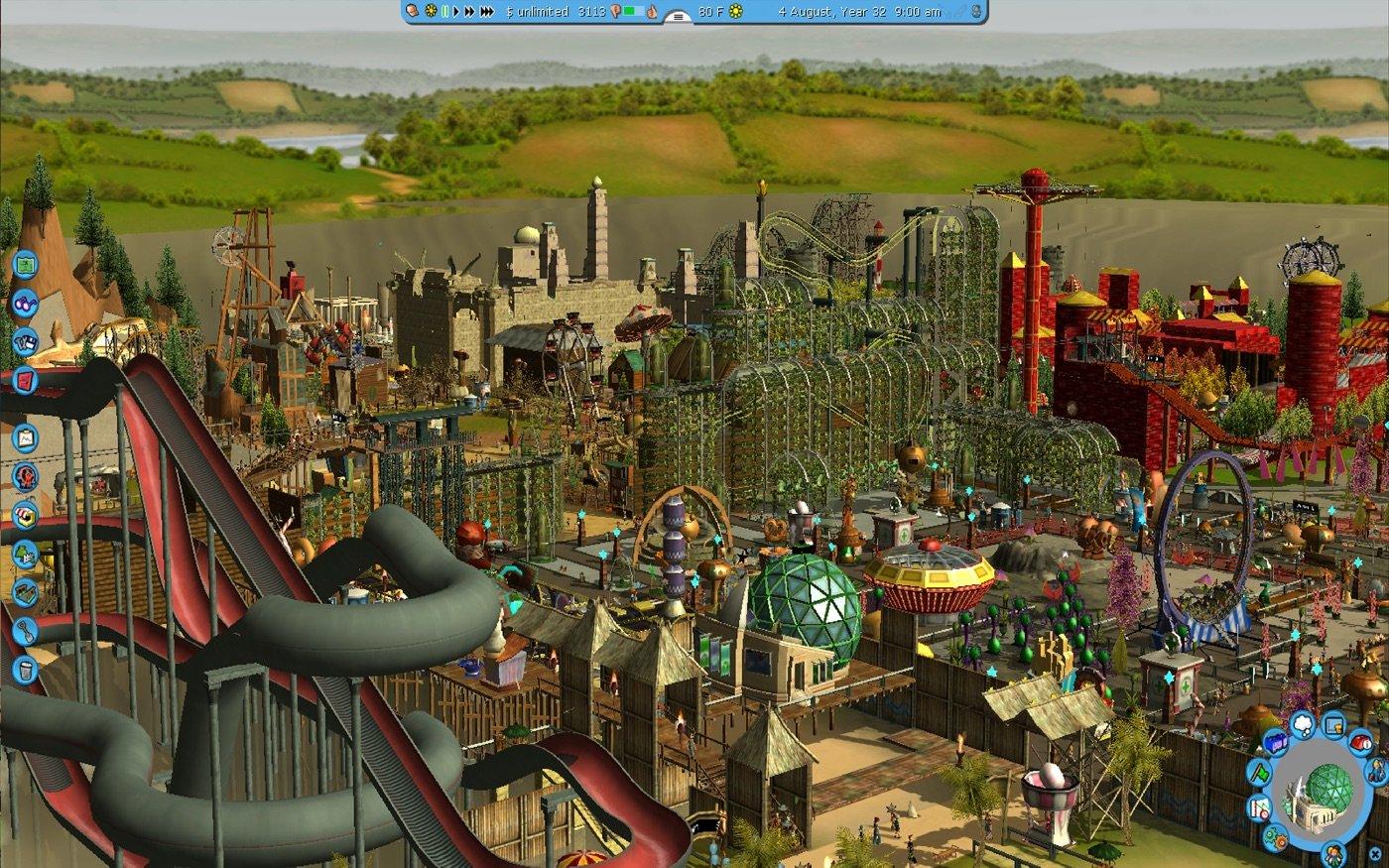Open the coaster stats graph icon

coord(1258,806)
